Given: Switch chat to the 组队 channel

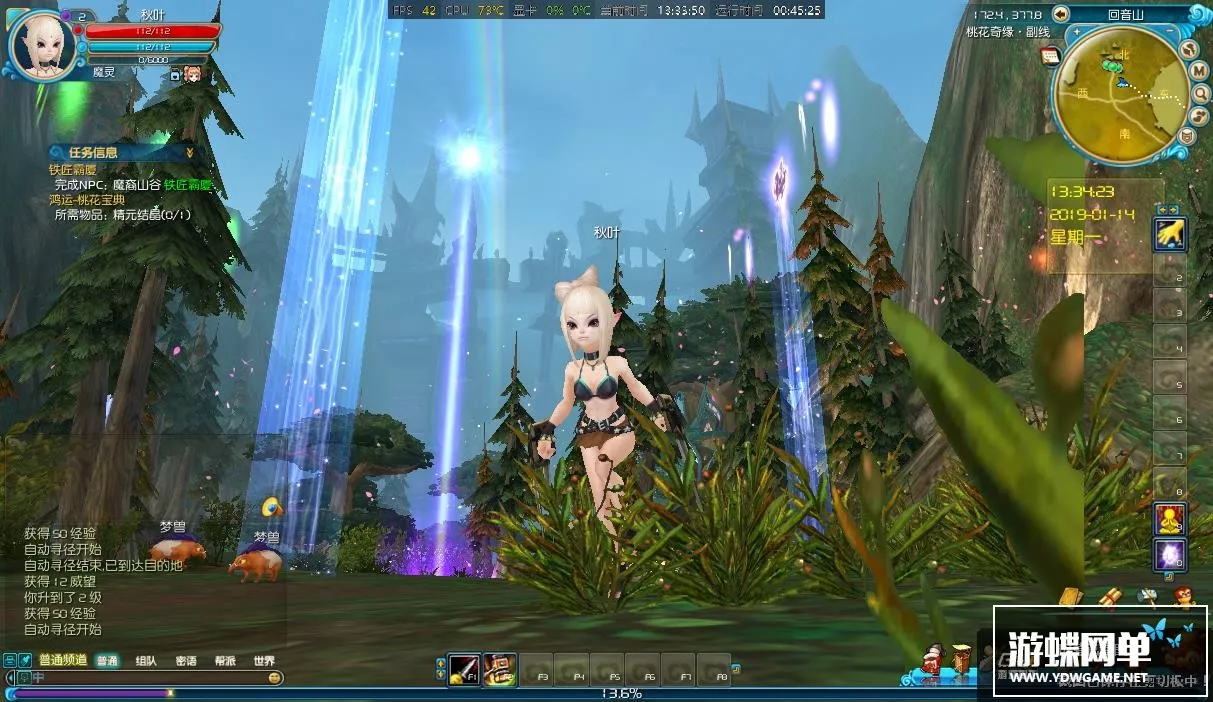Looking at the screenshot, I should 146,661.
